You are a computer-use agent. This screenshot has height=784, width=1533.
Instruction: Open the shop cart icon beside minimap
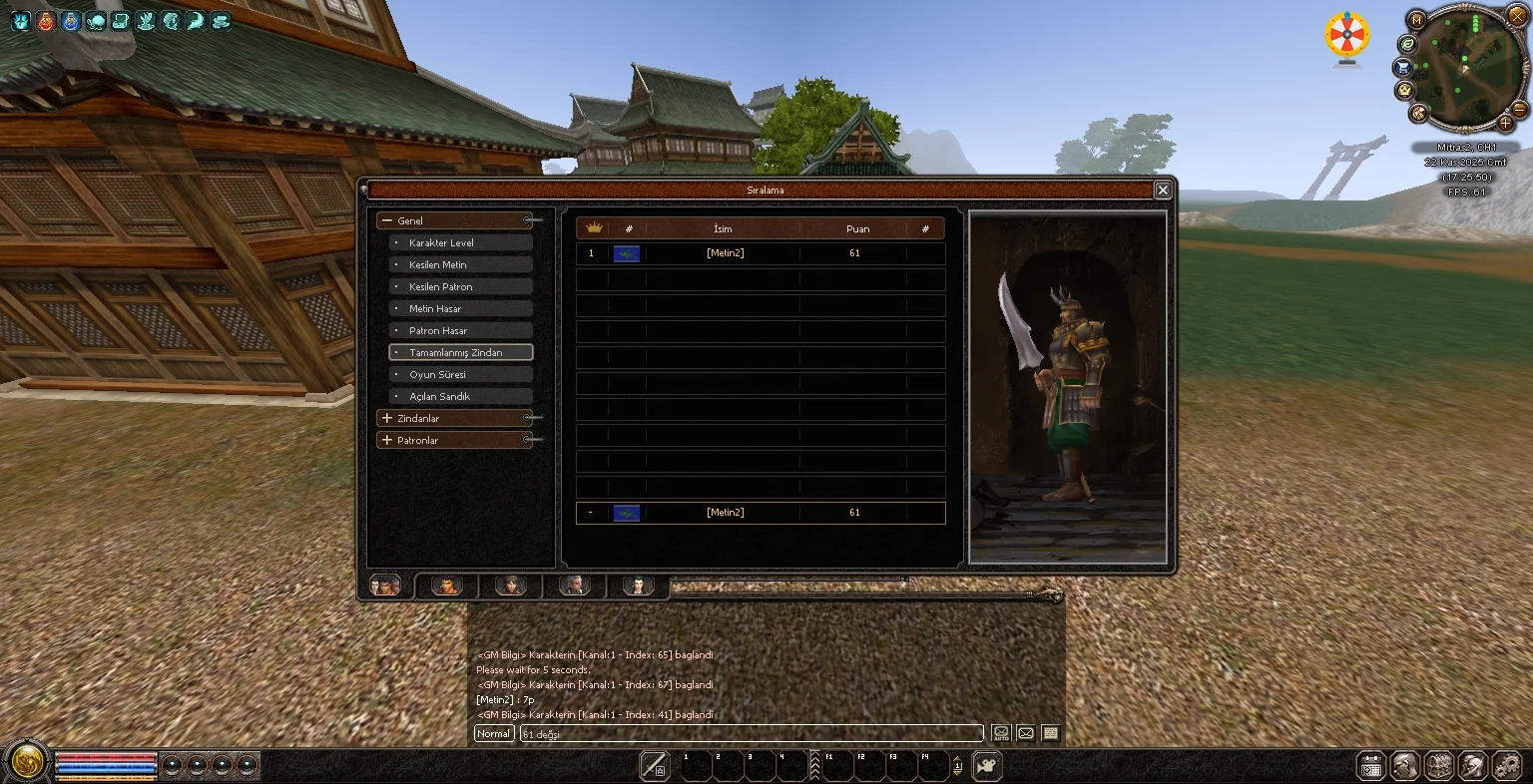point(1404,67)
